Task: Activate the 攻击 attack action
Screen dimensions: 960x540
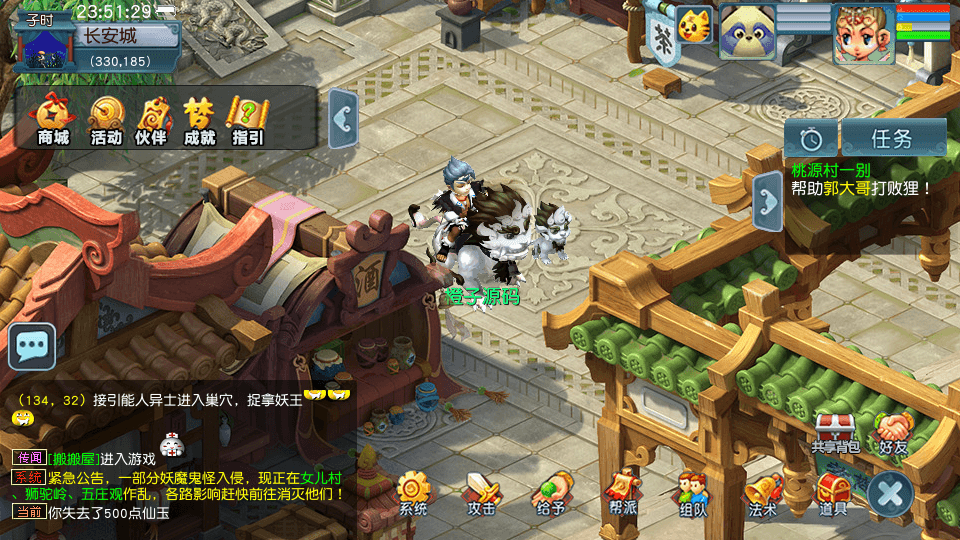Action: 482,493
